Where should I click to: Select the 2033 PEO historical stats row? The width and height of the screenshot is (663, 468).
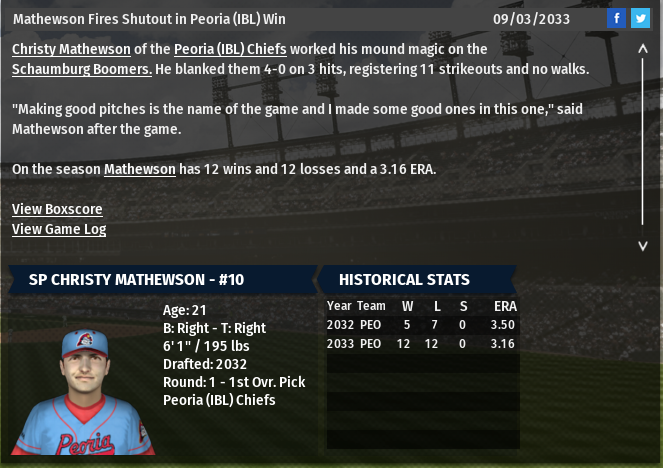pos(422,344)
